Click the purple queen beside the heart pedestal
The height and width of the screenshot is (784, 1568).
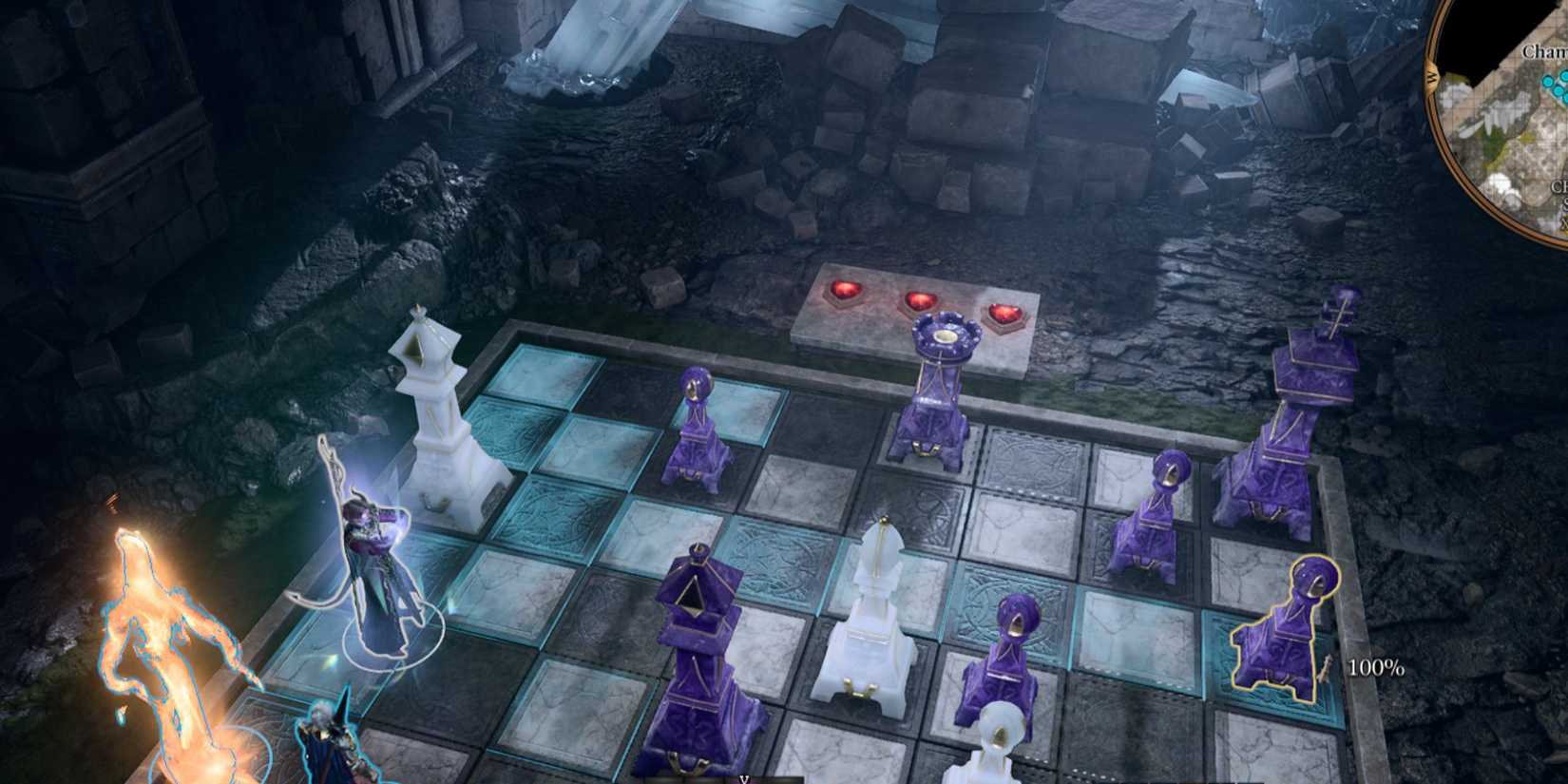point(936,390)
